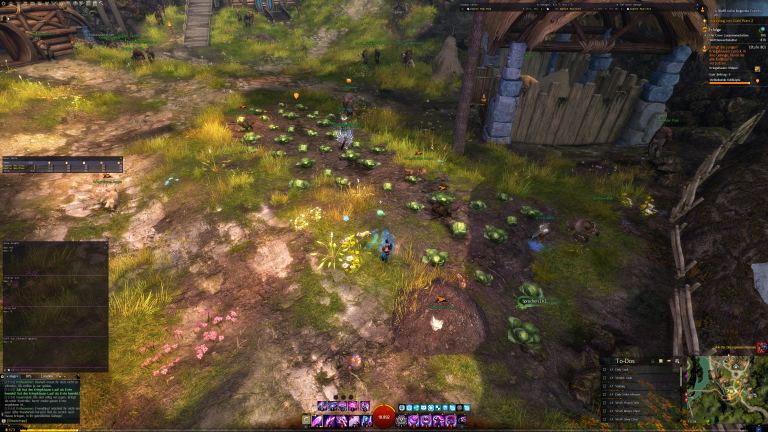Image resolution: width=768 pixels, height=432 pixels.
Task: Use the first weapon skill (auto-attack)
Action: click(x=317, y=421)
